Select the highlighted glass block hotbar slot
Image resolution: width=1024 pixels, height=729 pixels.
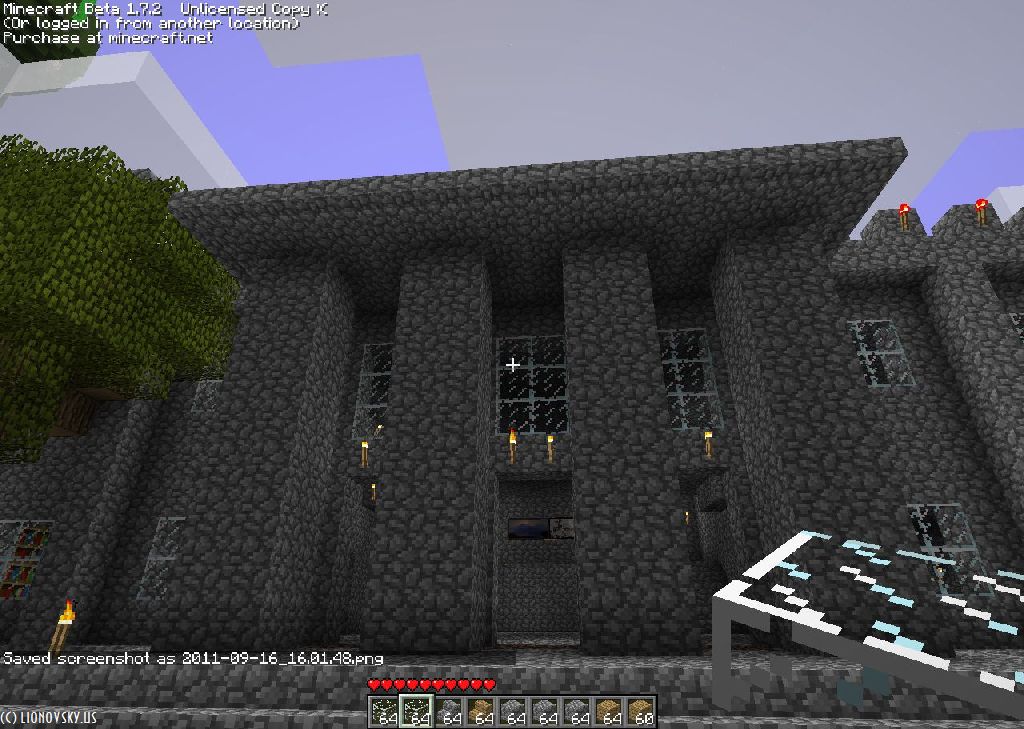tap(416, 712)
